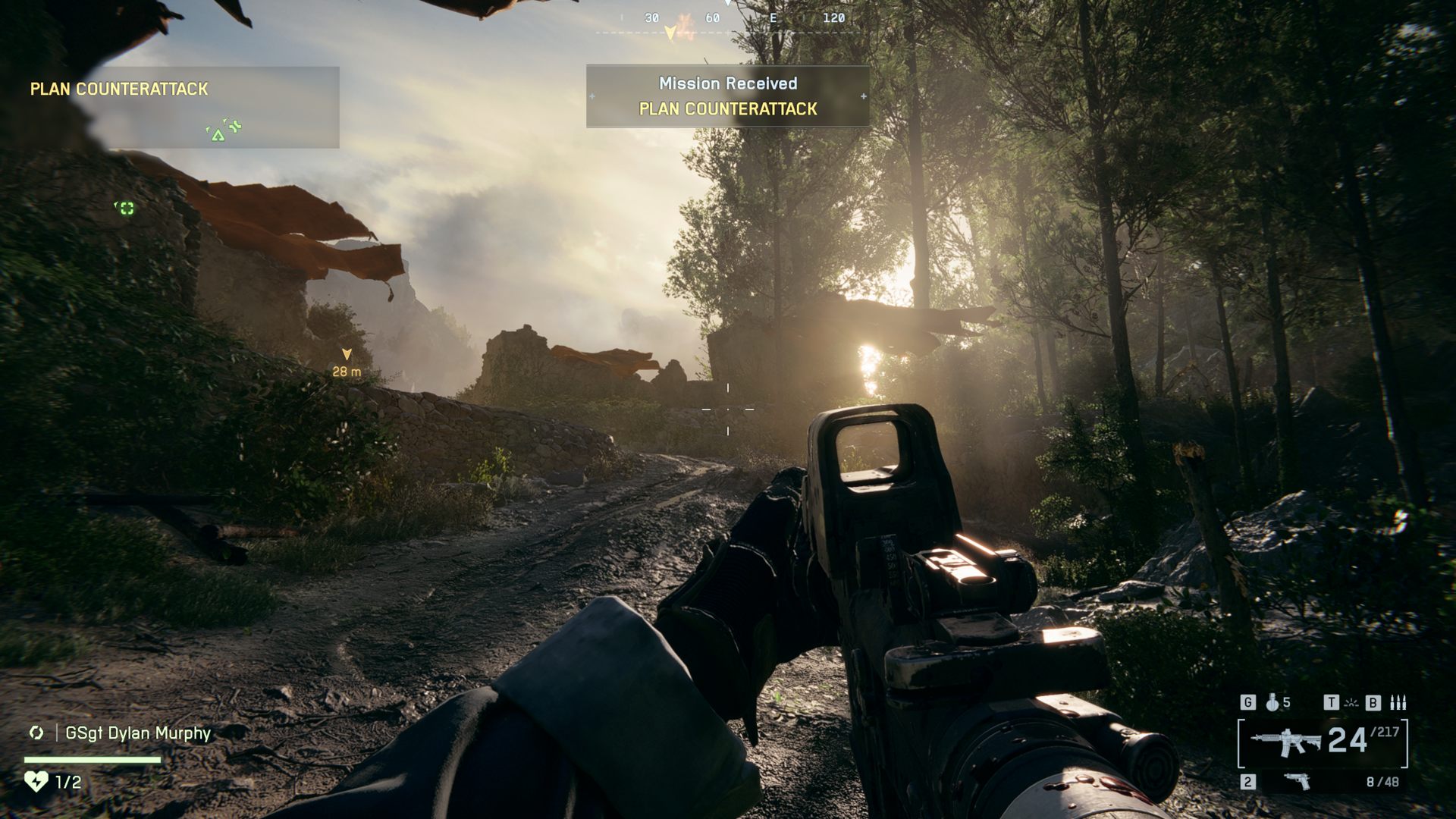Click the three bullets ammo-type icon
This screenshot has width=1456, height=819.
click(x=1398, y=703)
